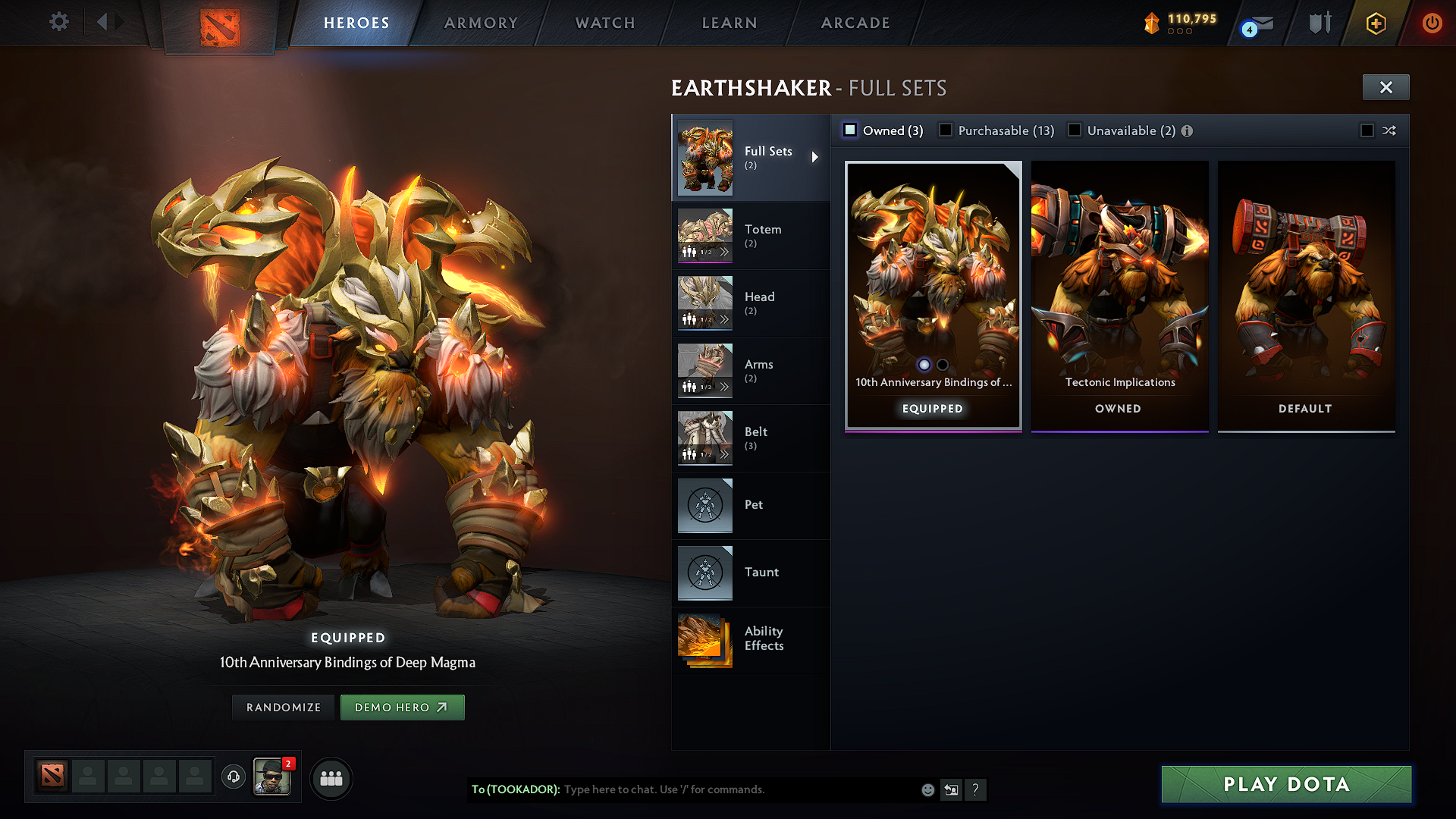The width and height of the screenshot is (1456, 819).
Task: Switch to the WATCH tab
Action: [604, 23]
